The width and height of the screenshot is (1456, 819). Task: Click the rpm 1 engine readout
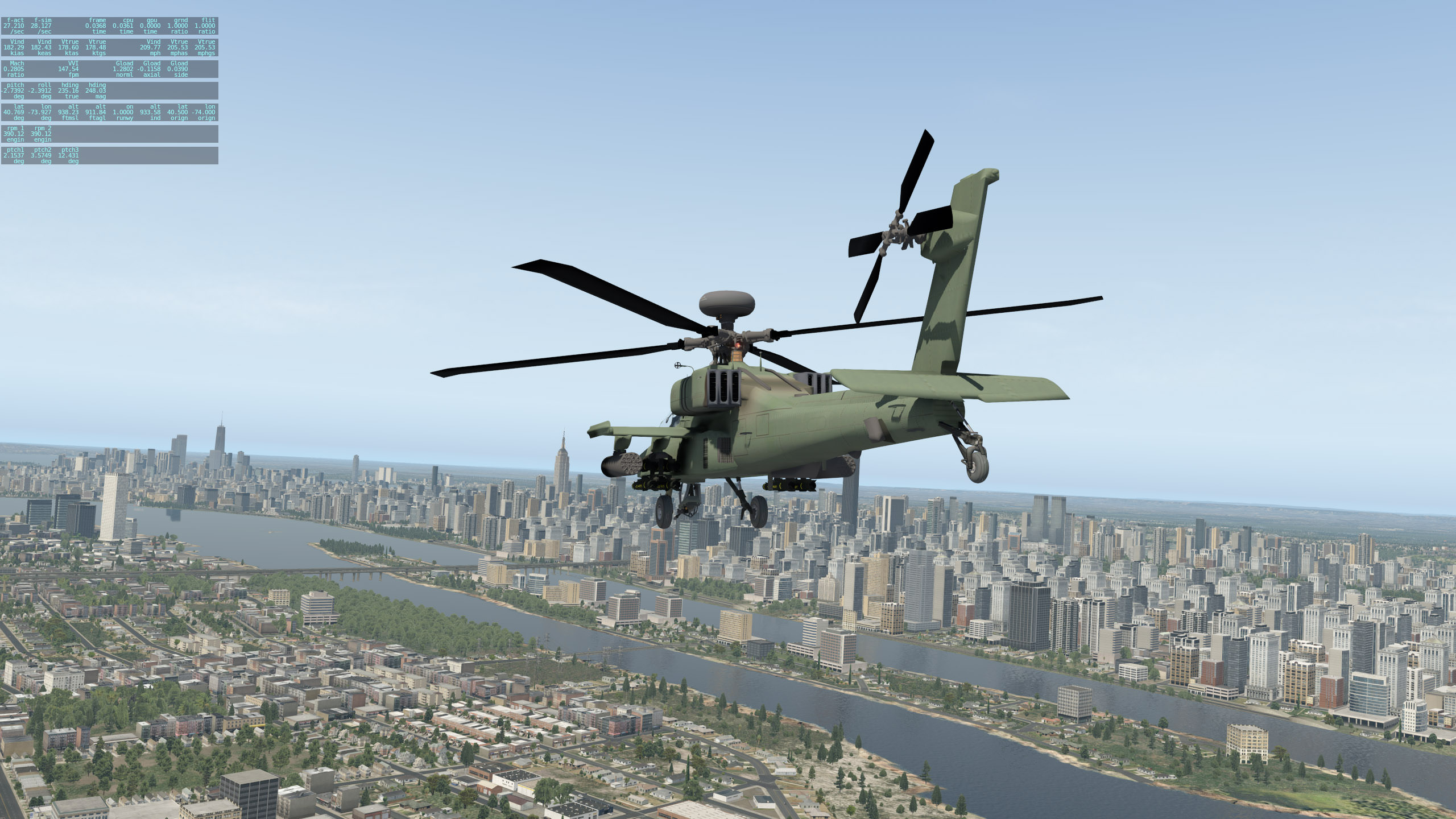(14, 134)
